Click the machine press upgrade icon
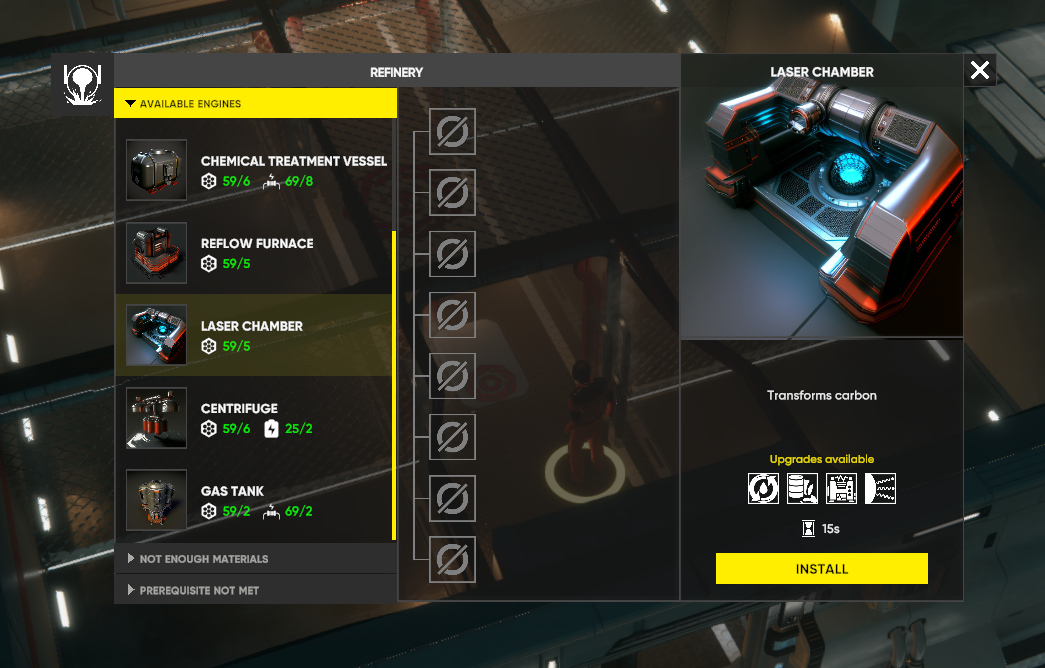The height and width of the screenshot is (668, 1045). click(x=841, y=488)
